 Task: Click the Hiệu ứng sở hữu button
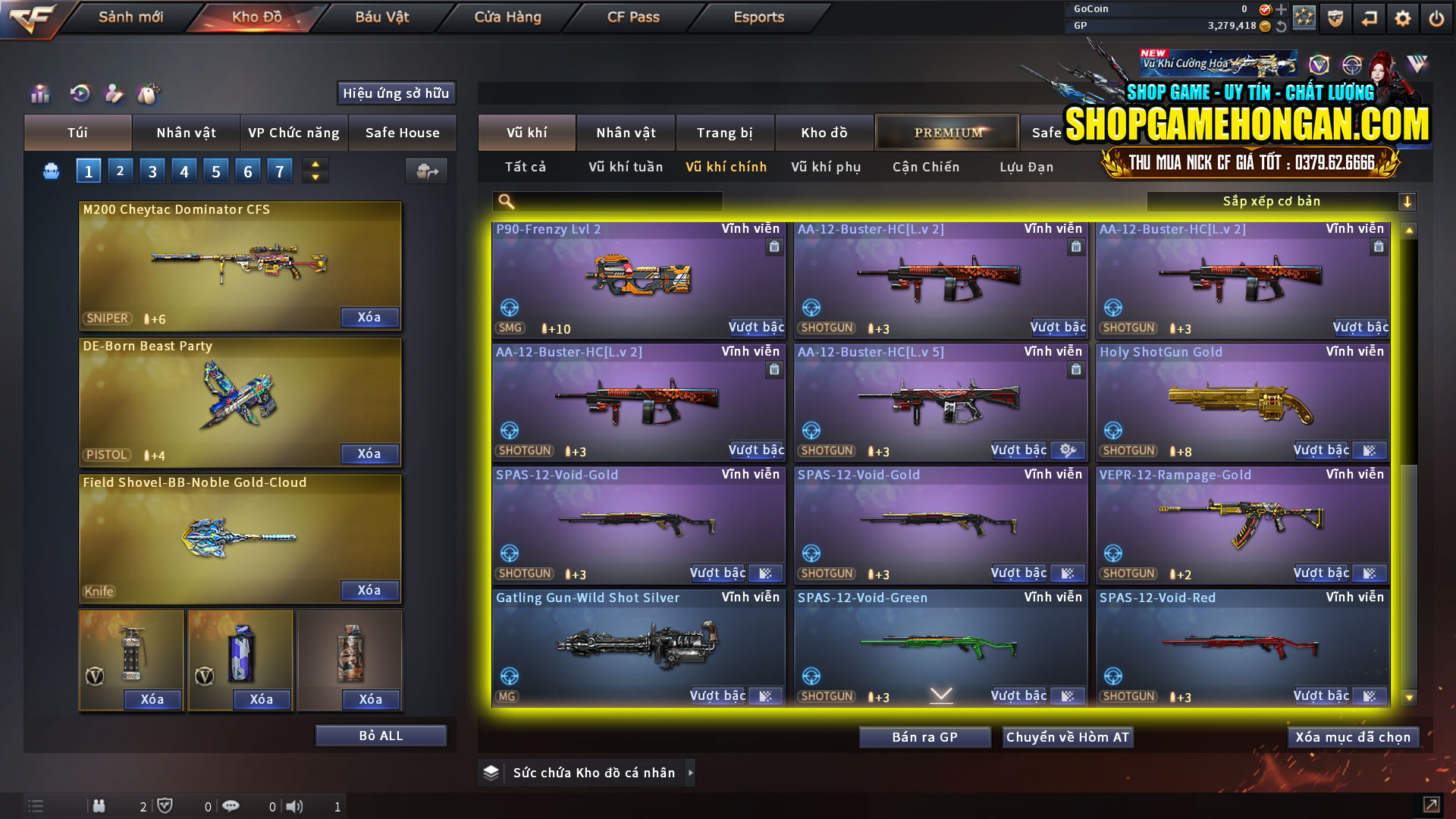tap(395, 93)
